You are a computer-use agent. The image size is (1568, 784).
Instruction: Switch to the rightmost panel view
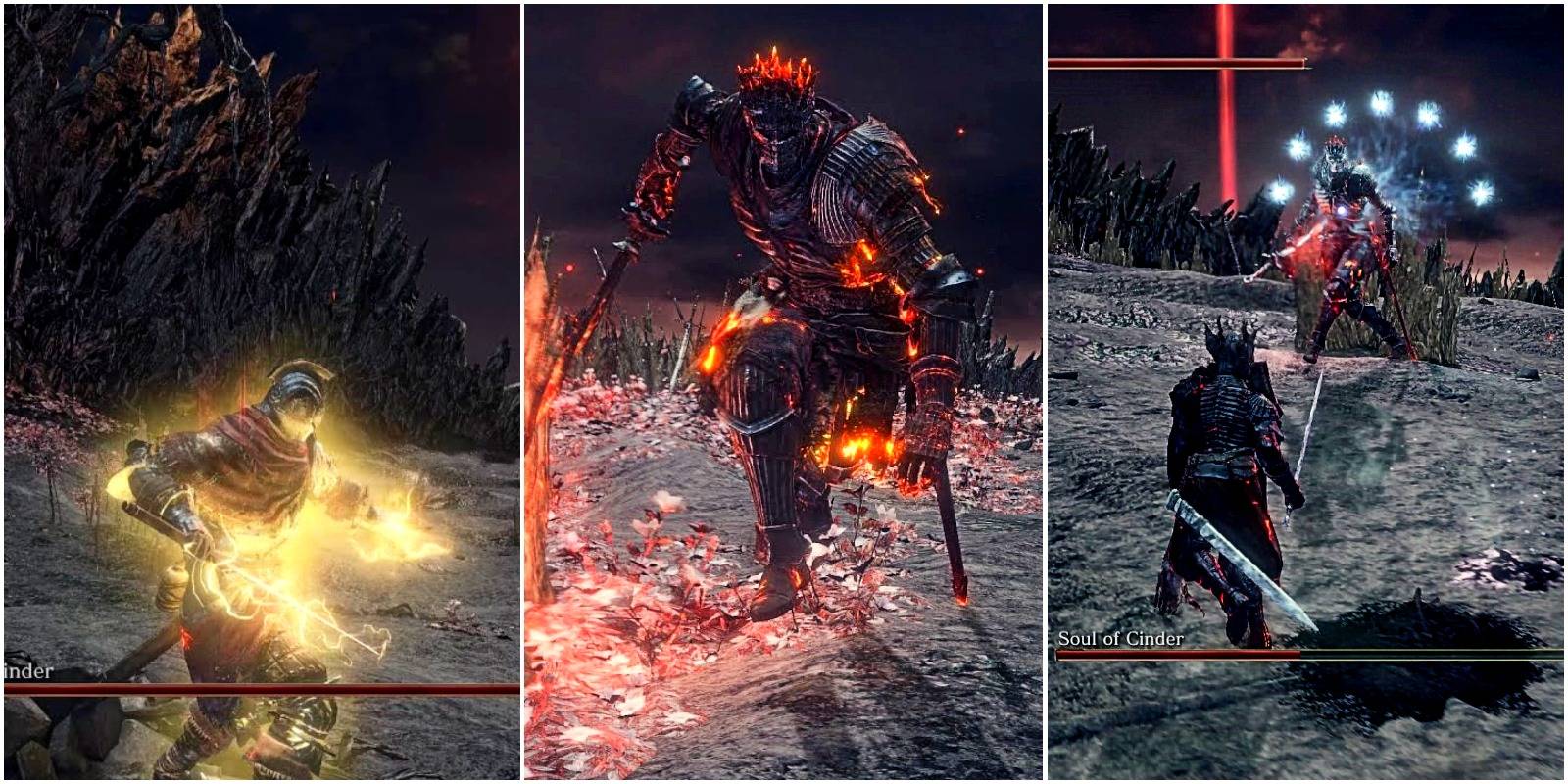[1308, 392]
